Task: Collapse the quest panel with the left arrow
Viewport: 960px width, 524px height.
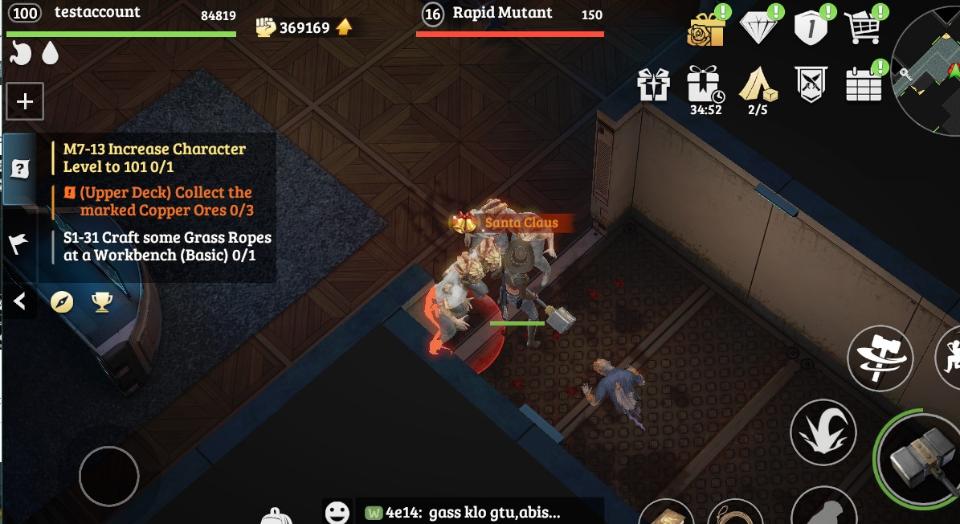Action: coord(20,301)
